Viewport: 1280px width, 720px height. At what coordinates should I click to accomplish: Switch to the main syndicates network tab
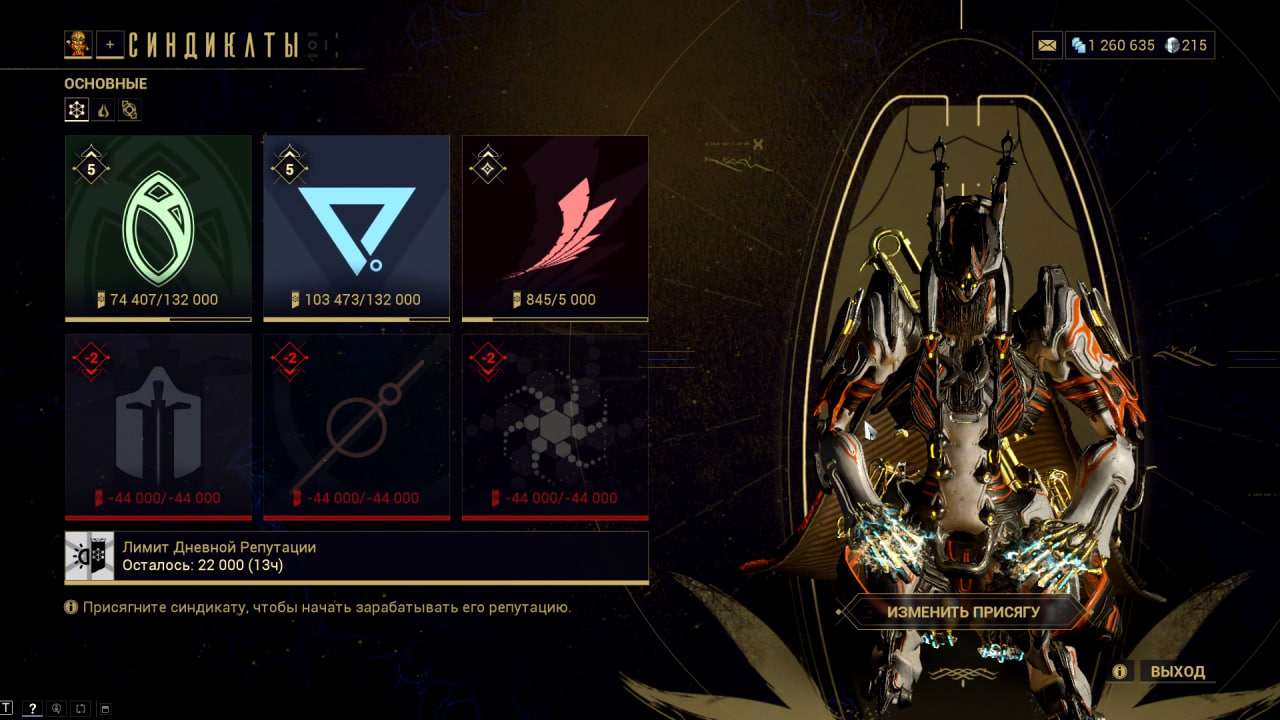pos(77,110)
